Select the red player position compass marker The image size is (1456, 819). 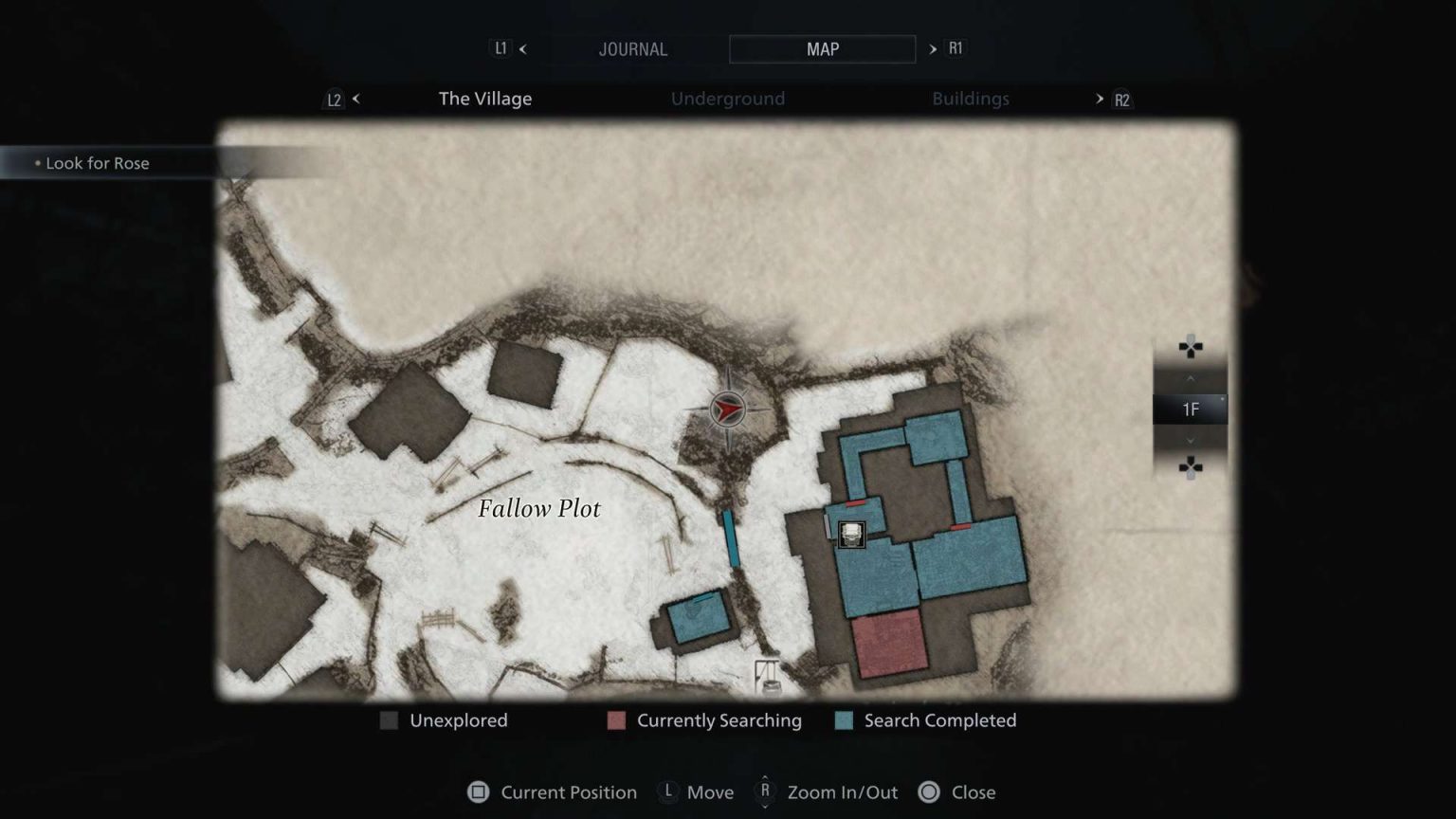pos(726,408)
